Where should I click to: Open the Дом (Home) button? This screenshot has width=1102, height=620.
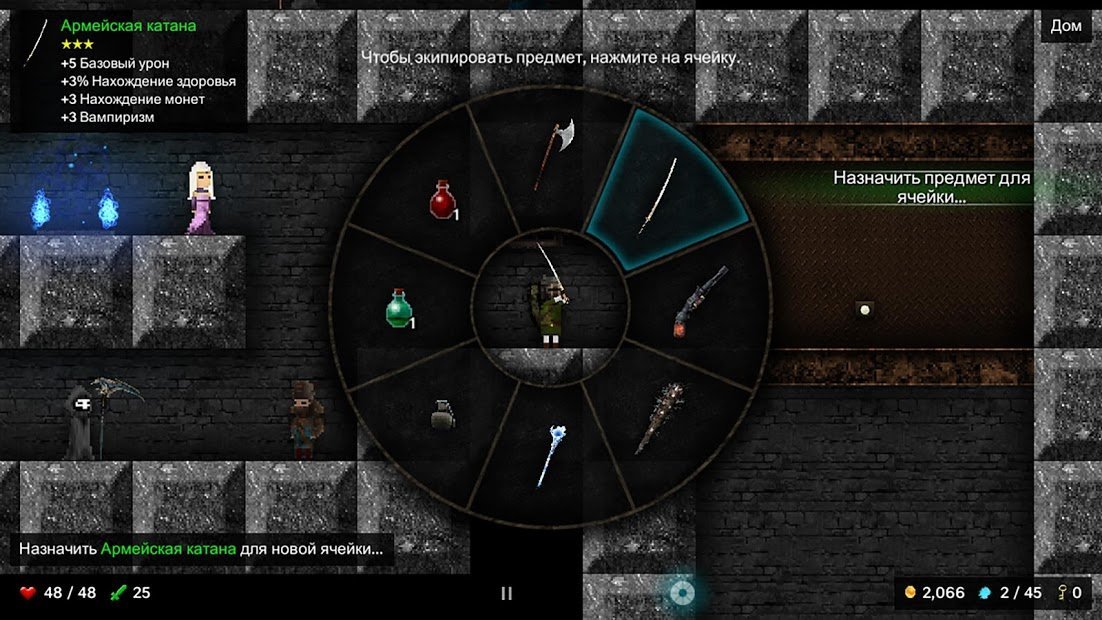point(1066,26)
